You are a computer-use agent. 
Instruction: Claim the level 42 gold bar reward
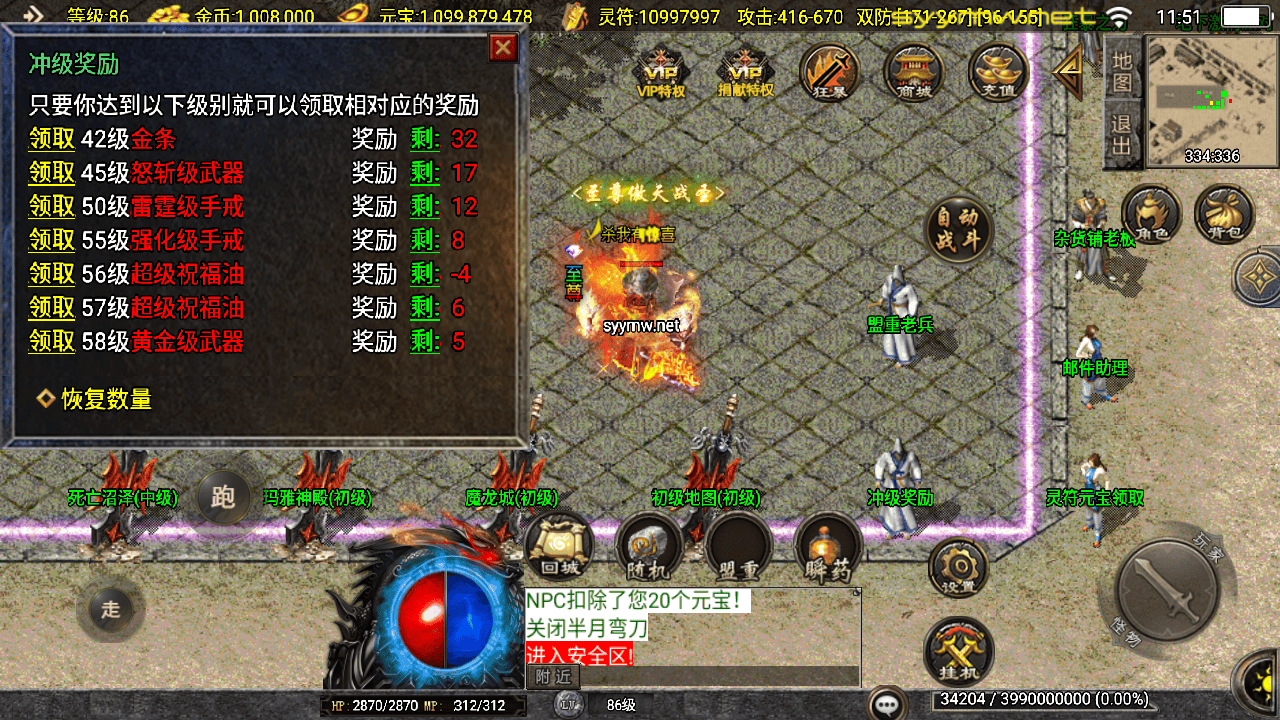click(52, 139)
